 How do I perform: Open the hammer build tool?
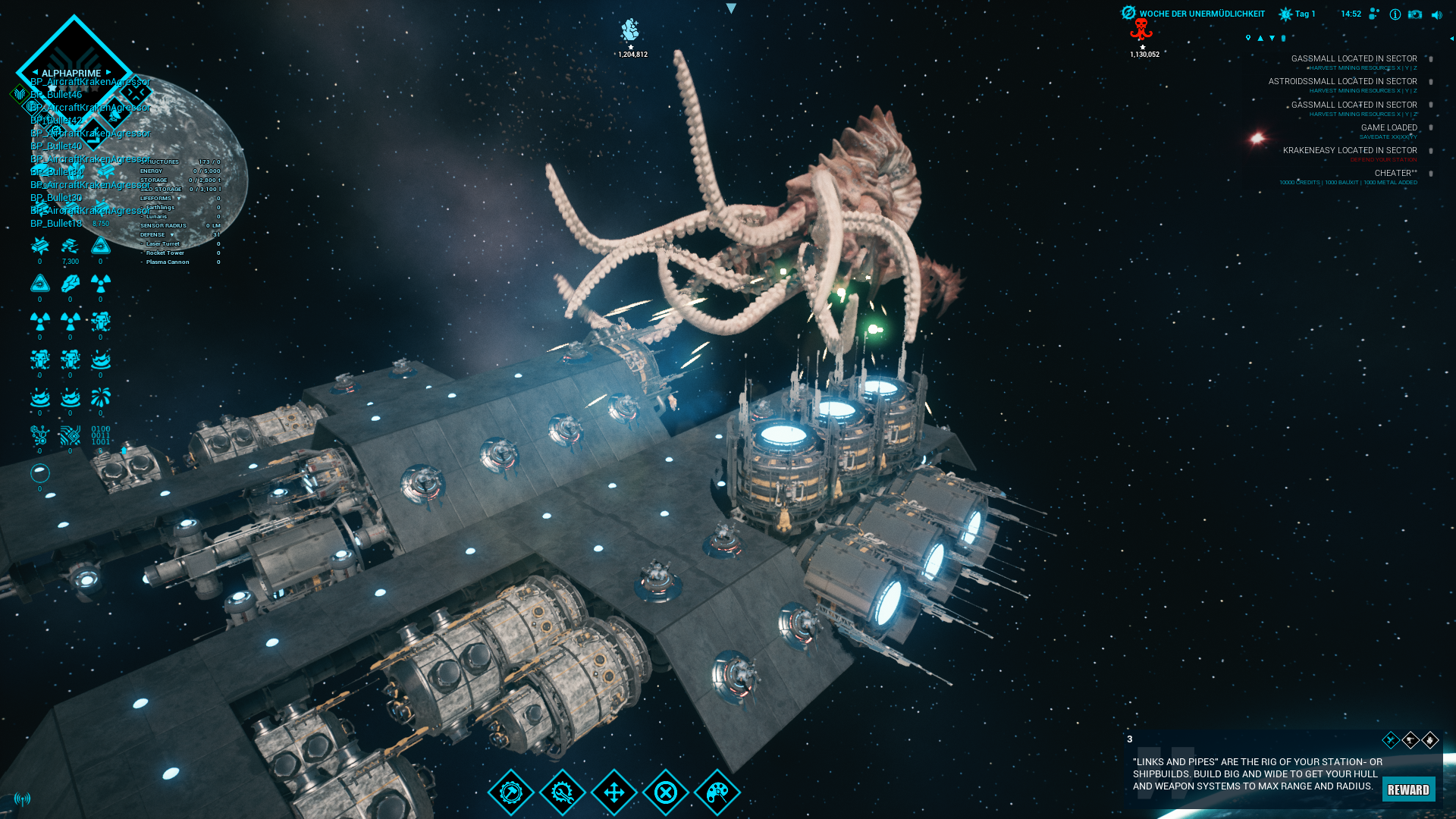tap(511, 792)
